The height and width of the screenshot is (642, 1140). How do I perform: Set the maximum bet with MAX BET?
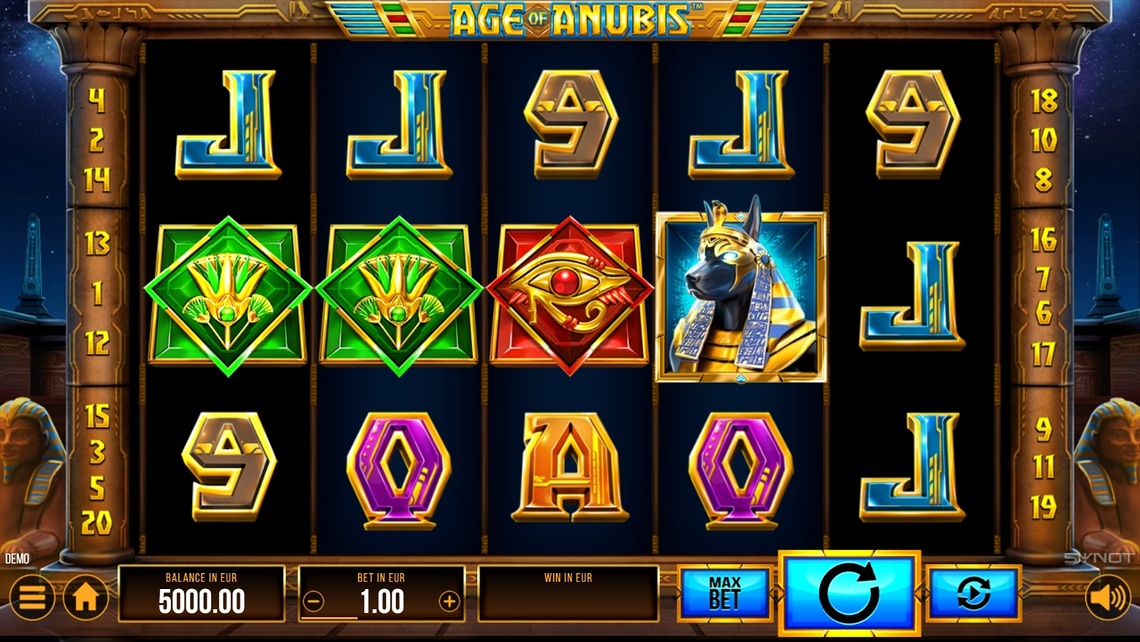[x=725, y=594]
